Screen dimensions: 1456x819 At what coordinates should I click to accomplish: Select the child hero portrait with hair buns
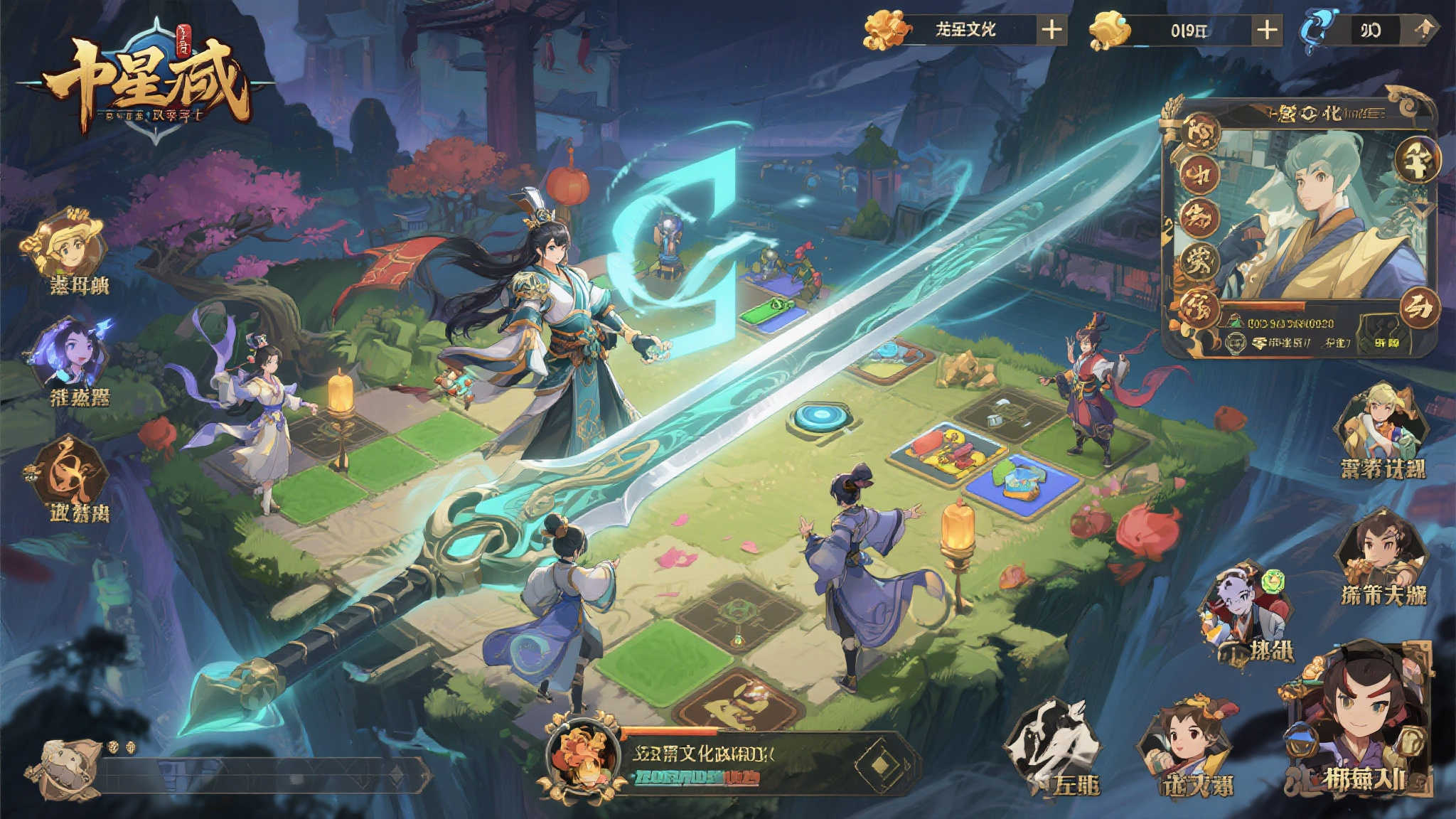pos(1186,743)
